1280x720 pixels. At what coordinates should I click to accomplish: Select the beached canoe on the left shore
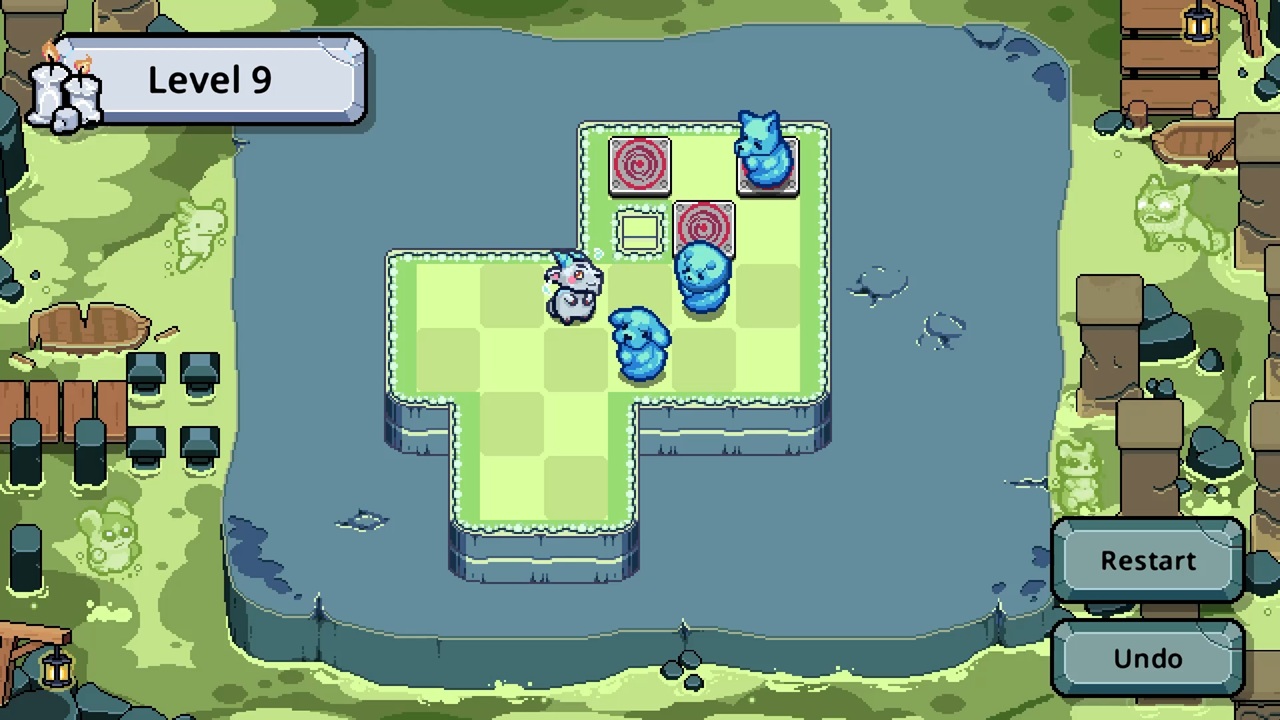90,328
